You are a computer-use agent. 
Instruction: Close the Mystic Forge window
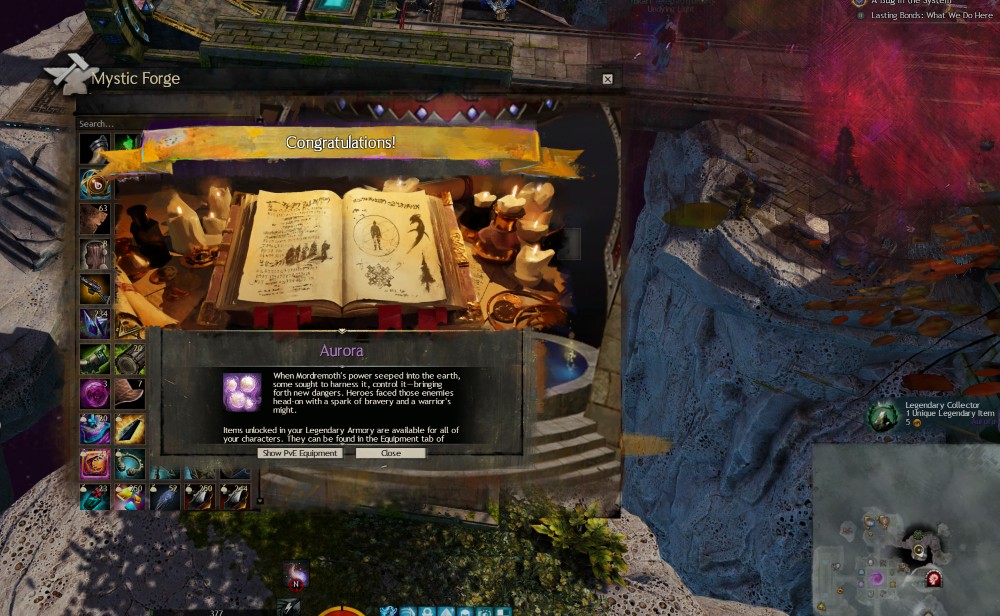[x=607, y=79]
